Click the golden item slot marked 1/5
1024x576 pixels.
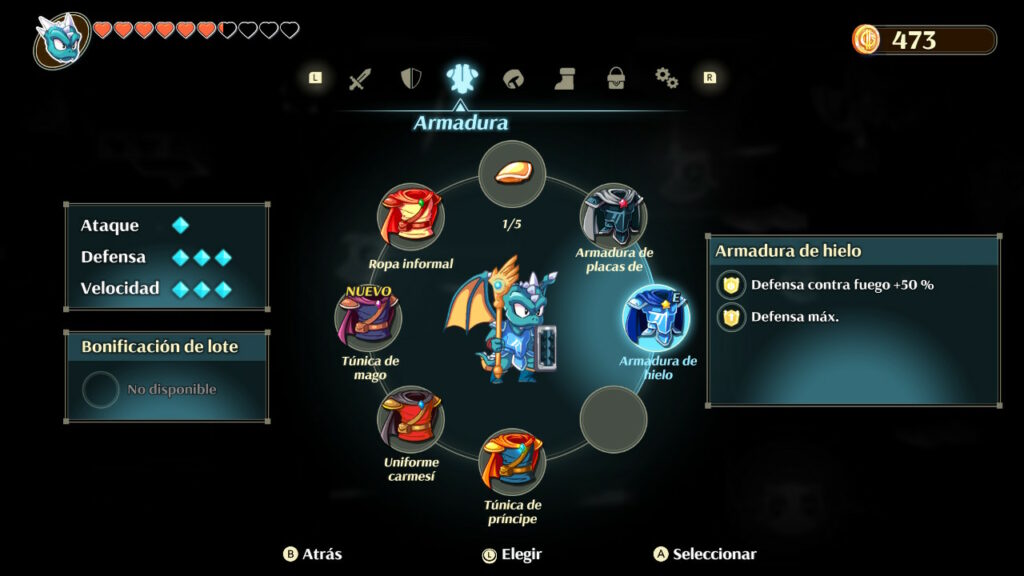coord(511,174)
